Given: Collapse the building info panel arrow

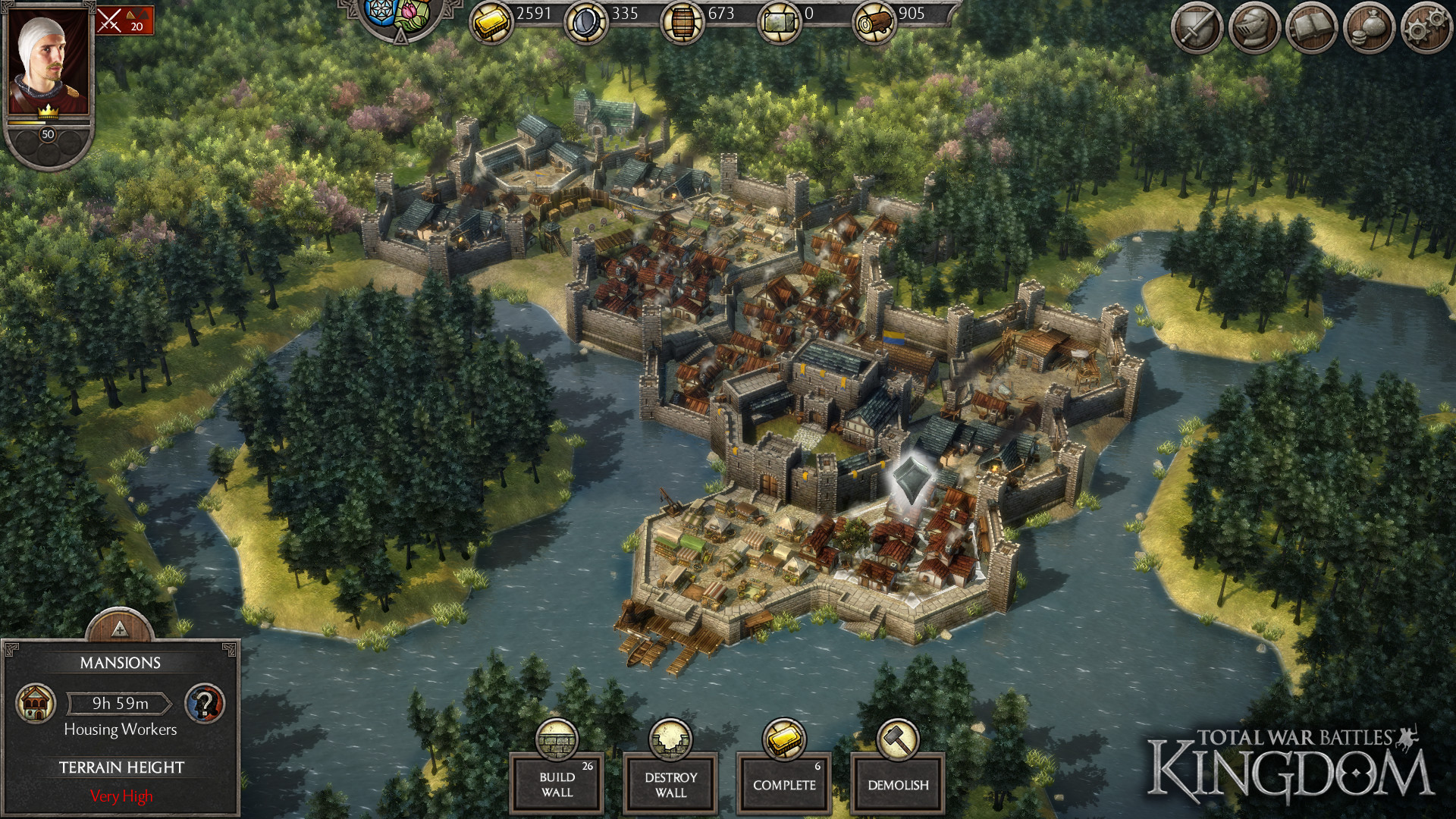Looking at the screenshot, I should click(x=119, y=629).
